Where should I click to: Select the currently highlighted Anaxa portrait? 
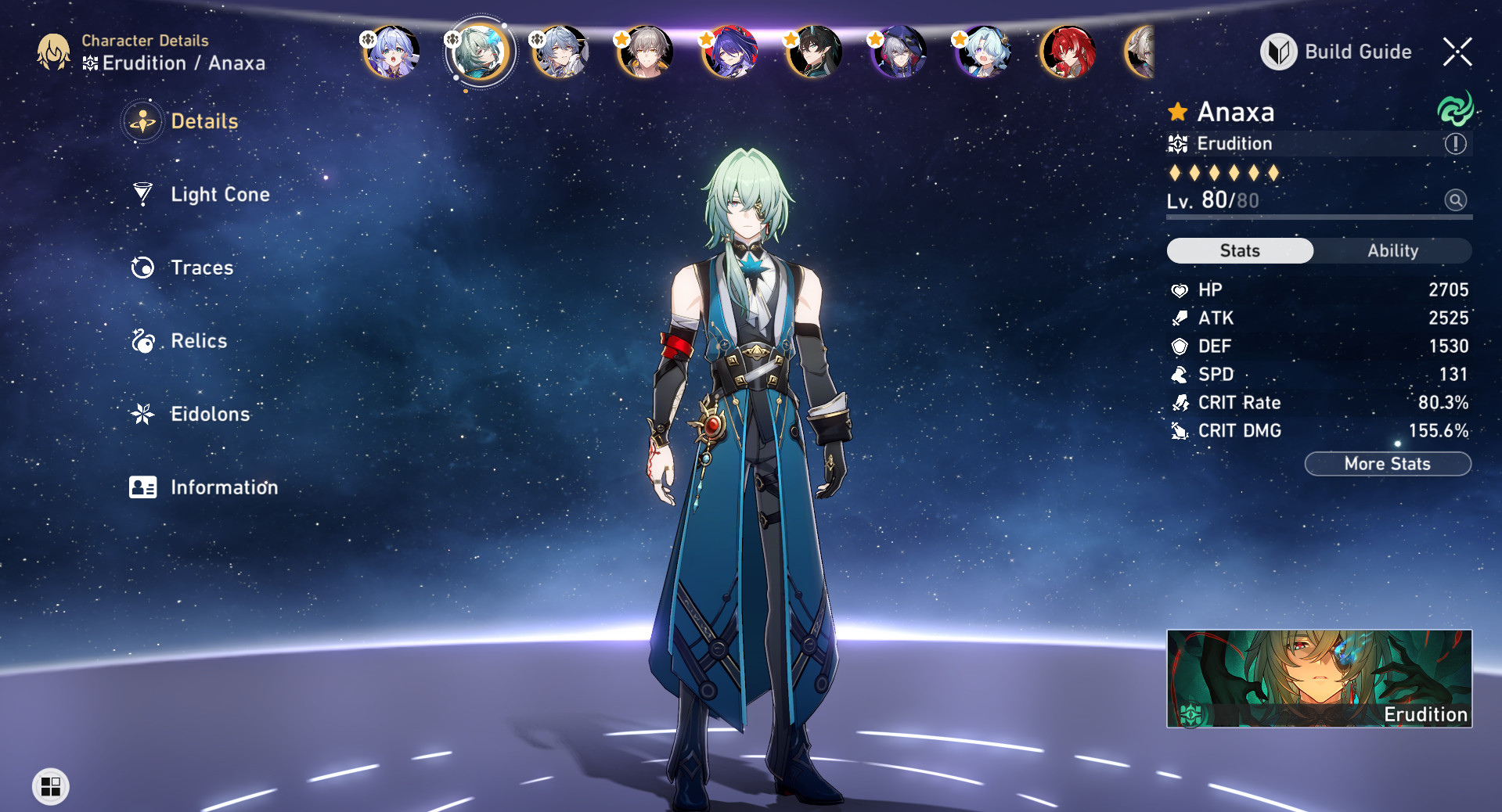pyautogui.click(x=479, y=52)
